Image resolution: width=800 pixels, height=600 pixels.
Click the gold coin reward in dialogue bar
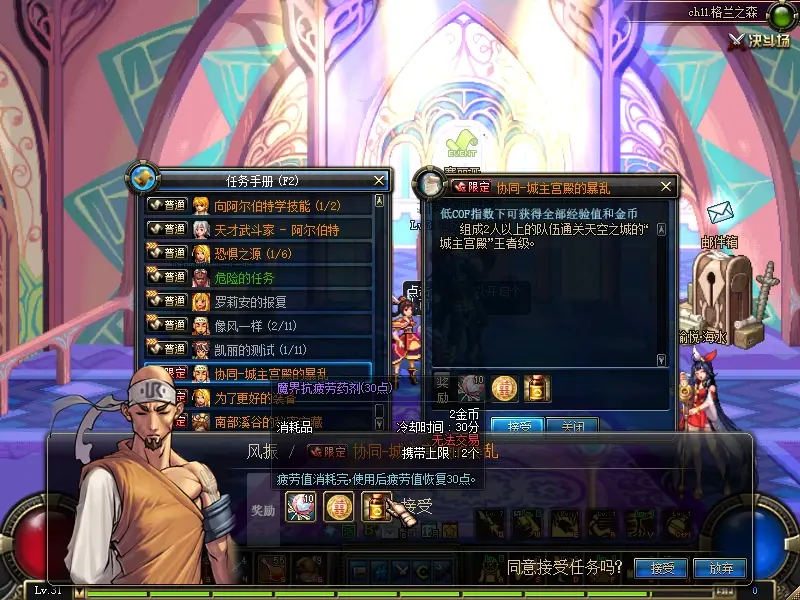point(339,508)
